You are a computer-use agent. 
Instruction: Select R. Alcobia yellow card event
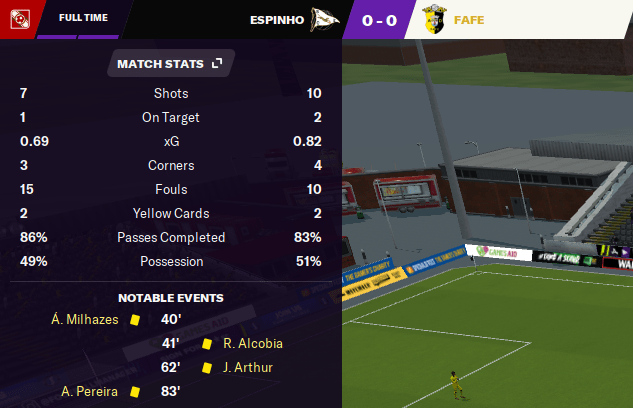pos(252,344)
